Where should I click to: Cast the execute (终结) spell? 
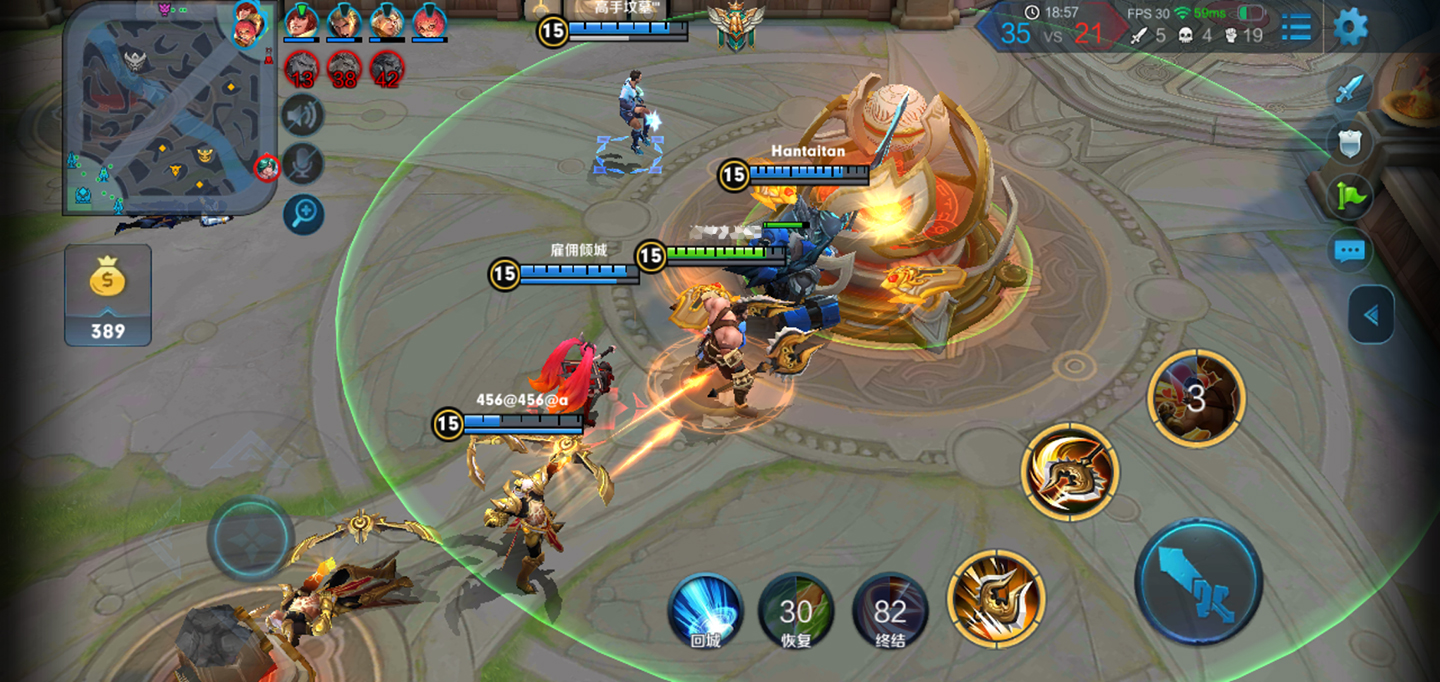click(x=890, y=610)
